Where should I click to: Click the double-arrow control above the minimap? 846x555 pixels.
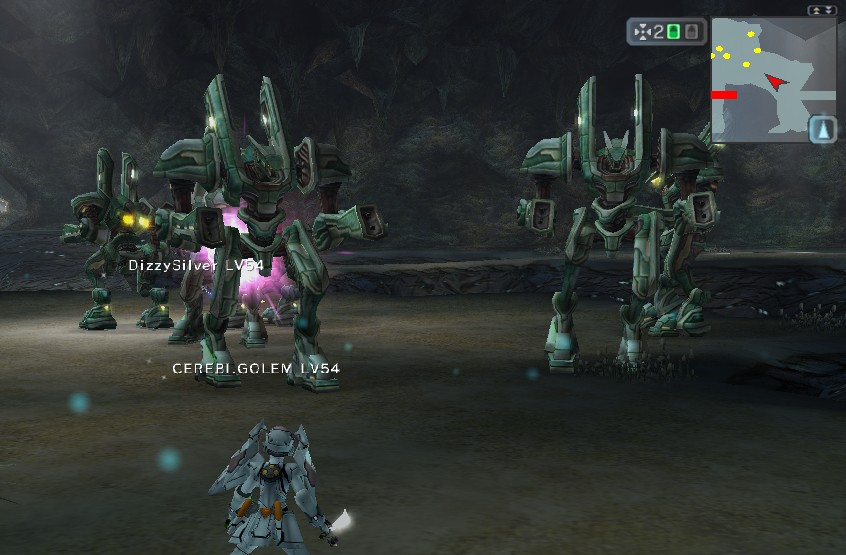[x=821, y=10]
